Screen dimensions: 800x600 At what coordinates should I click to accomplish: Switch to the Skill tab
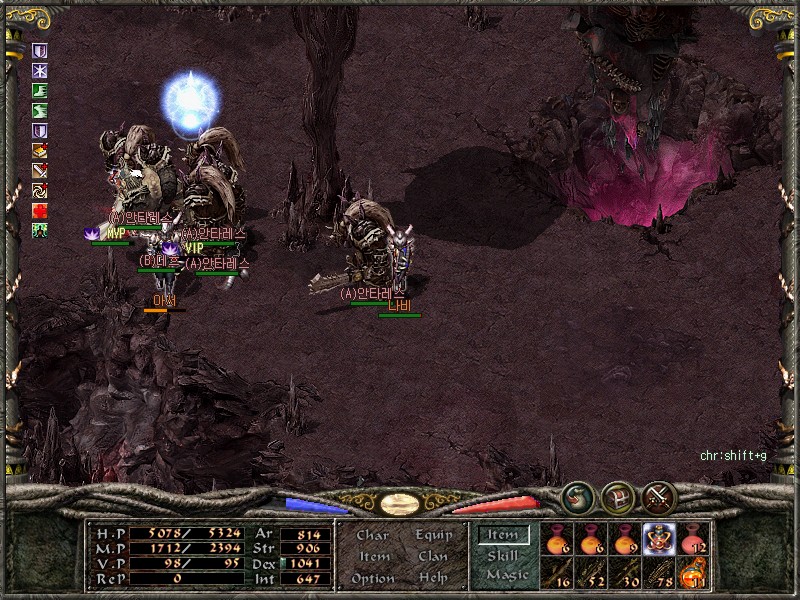click(x=502, y=555)
